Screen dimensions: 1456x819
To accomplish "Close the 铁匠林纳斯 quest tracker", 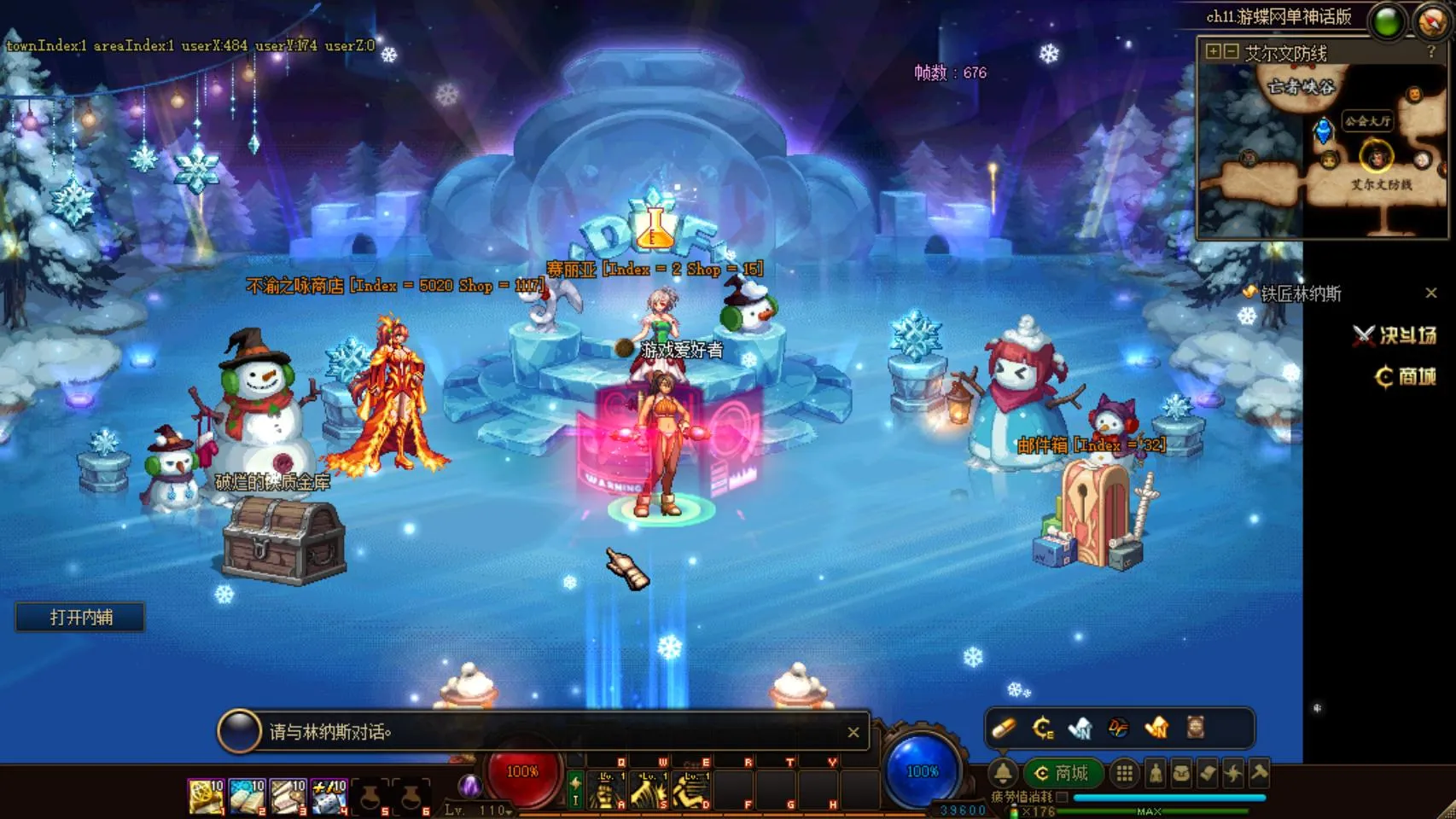I will pos(1431,293).
